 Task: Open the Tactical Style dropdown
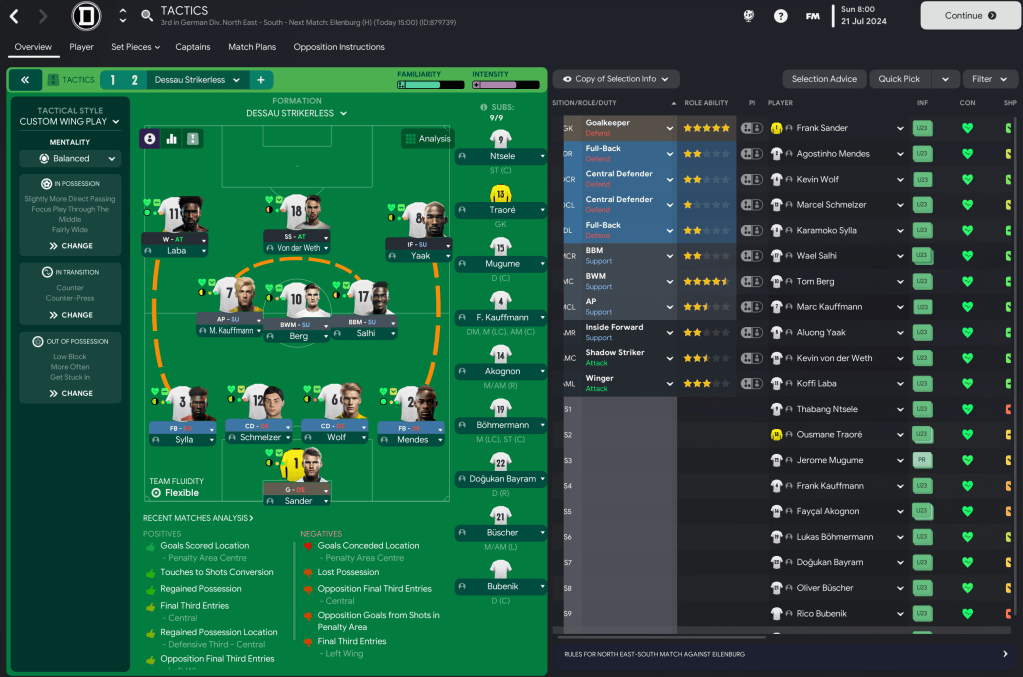(69, 122)
